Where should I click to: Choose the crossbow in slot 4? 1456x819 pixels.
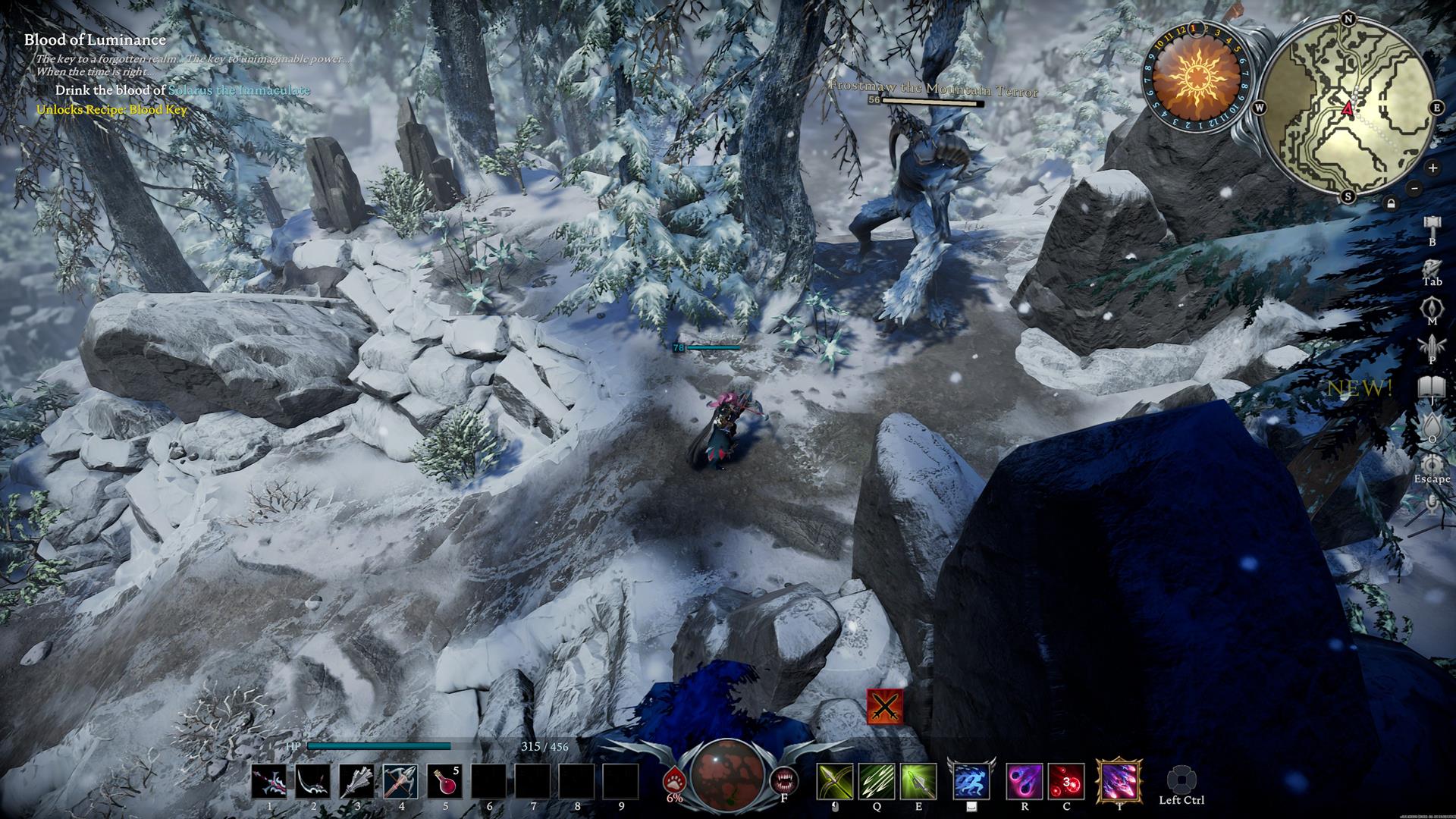pyautogui.click(x=401, y=782)
